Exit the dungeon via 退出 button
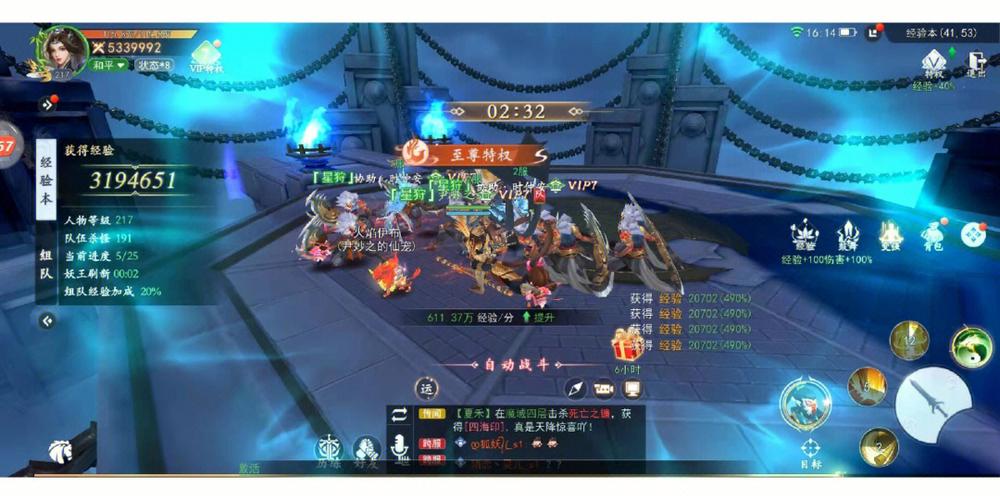The image size is (1000, 500). click(x=976, y=62)
